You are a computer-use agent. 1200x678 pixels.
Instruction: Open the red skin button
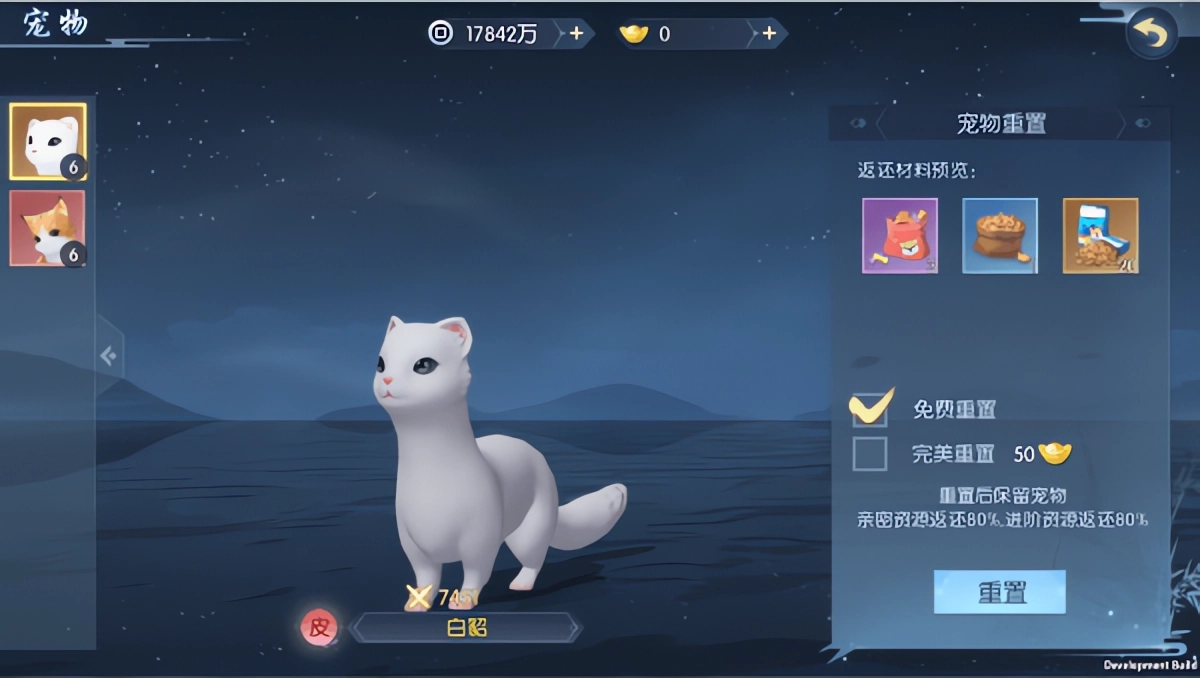319,628
